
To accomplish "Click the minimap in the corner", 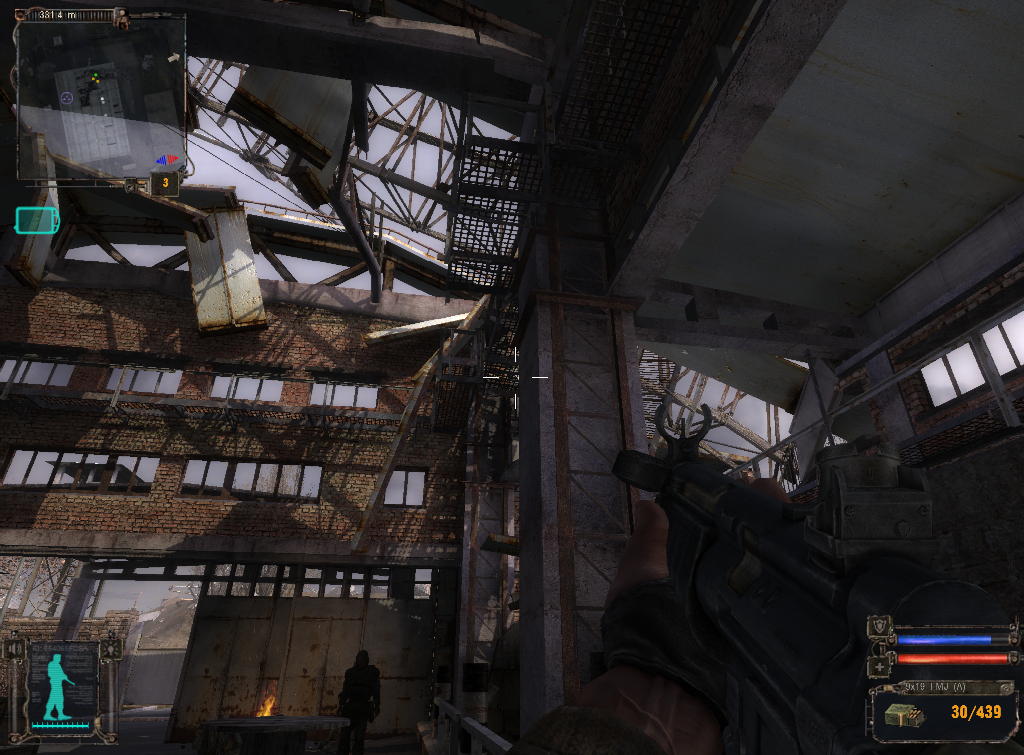I will pyautogui.click(x=100, y=97).
